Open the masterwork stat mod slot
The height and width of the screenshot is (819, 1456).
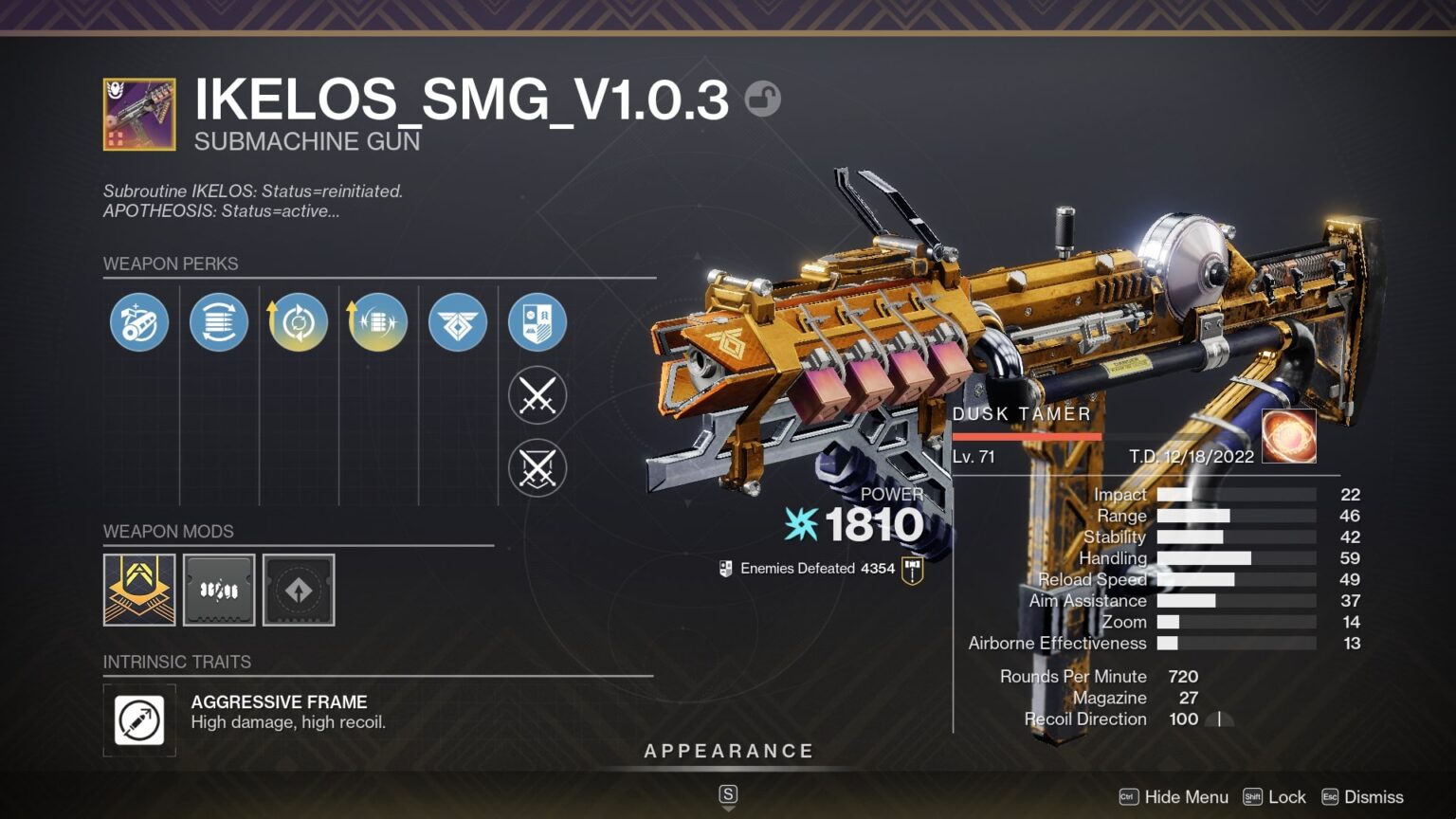coord(218,590)
